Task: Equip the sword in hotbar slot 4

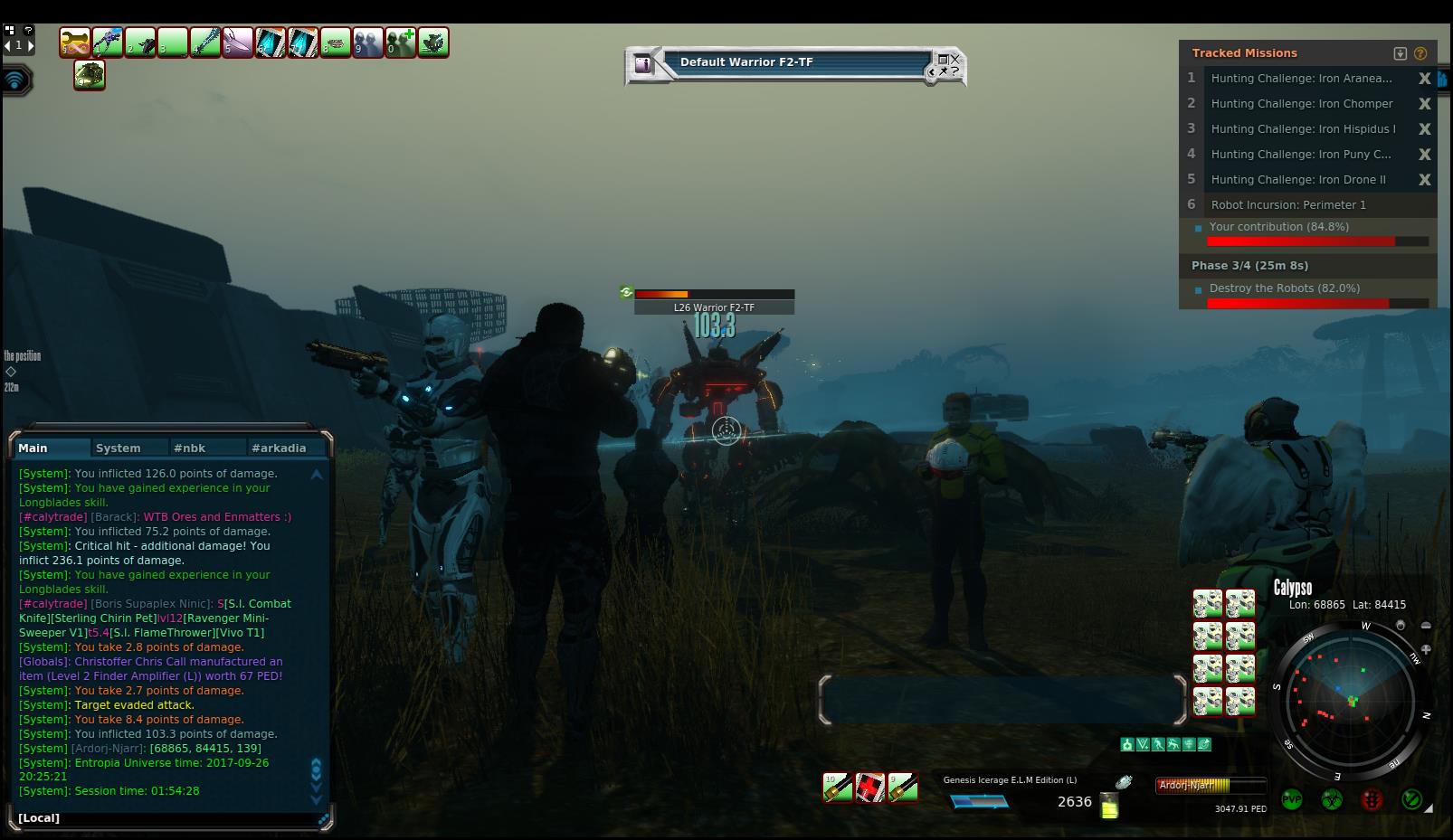Action: click(x=205, y=42)
